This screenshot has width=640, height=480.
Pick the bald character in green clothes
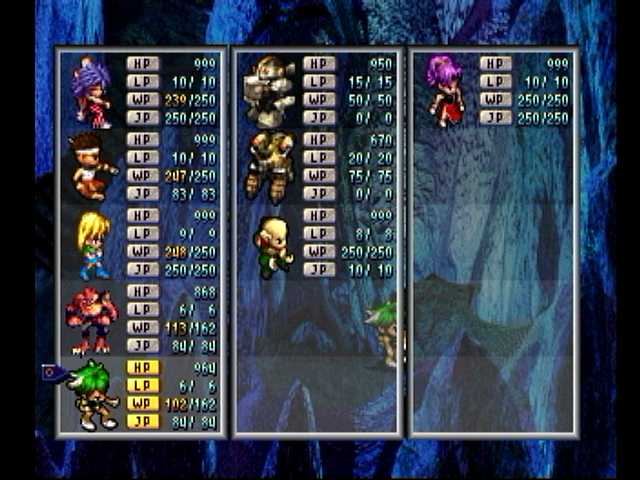271,244
